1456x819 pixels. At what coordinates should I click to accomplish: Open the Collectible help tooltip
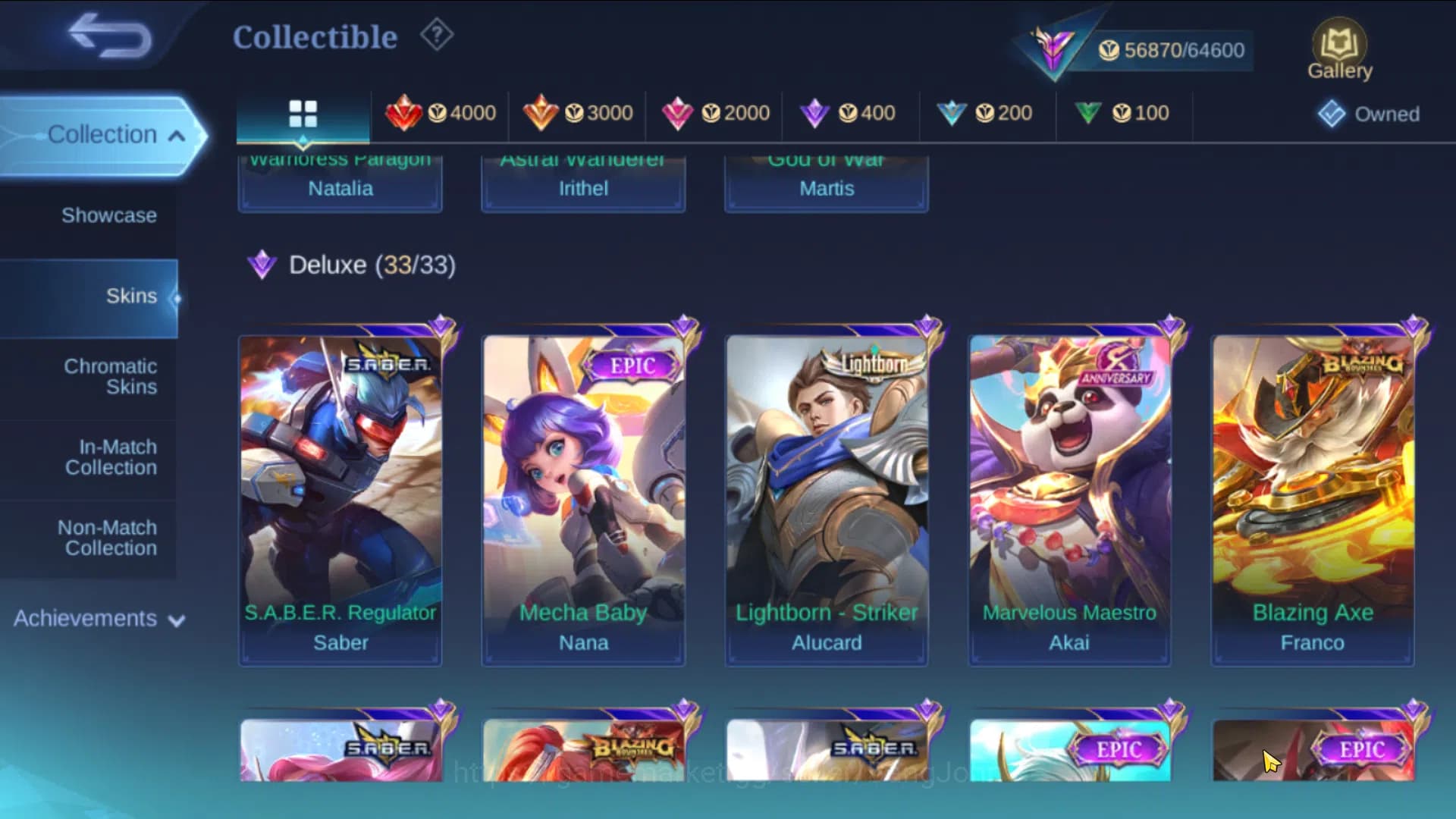[x=435, y=34]
